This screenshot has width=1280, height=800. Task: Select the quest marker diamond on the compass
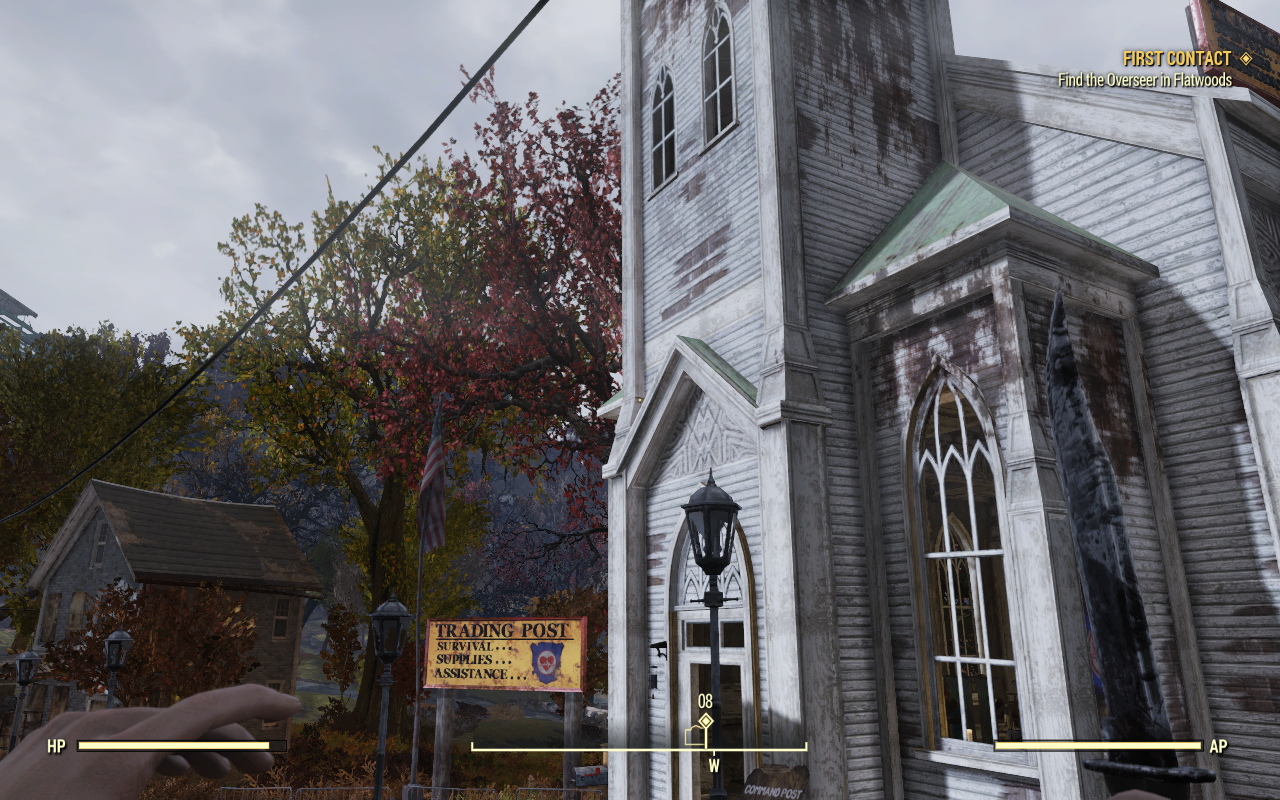coord(706,719)
